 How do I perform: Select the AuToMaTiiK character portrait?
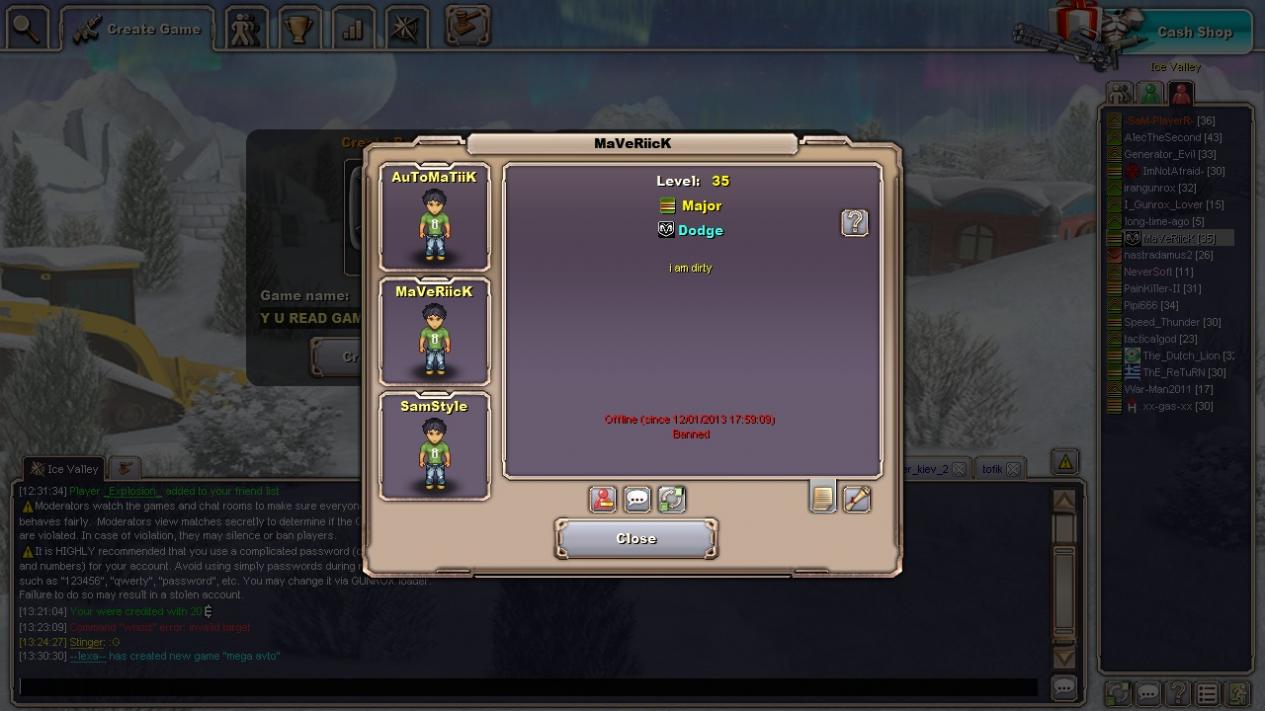434,217
